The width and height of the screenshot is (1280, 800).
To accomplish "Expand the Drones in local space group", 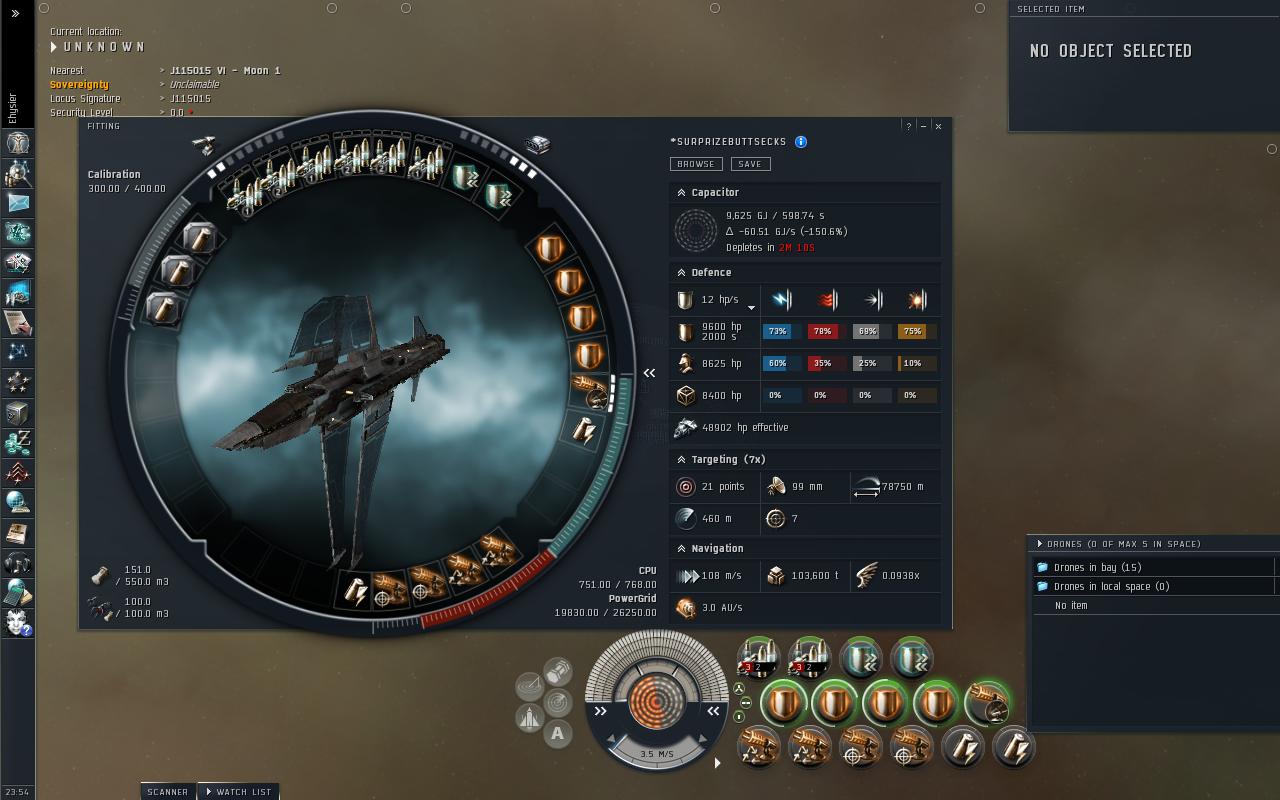I will (1043, 586).
